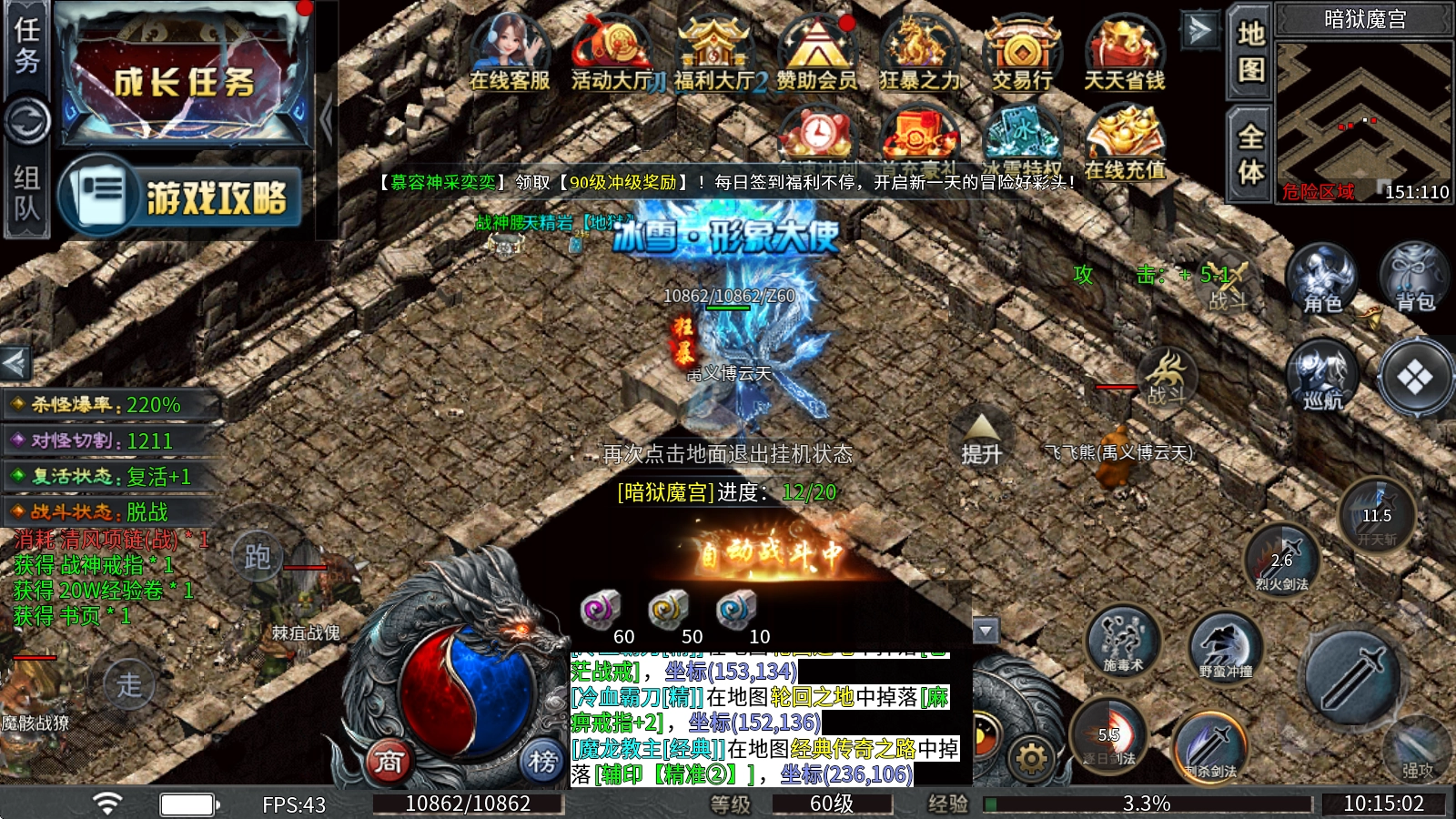Open the 福利大厅 welfare hall
This screenshot has height=819, width=1456.
tap(714, 53)
